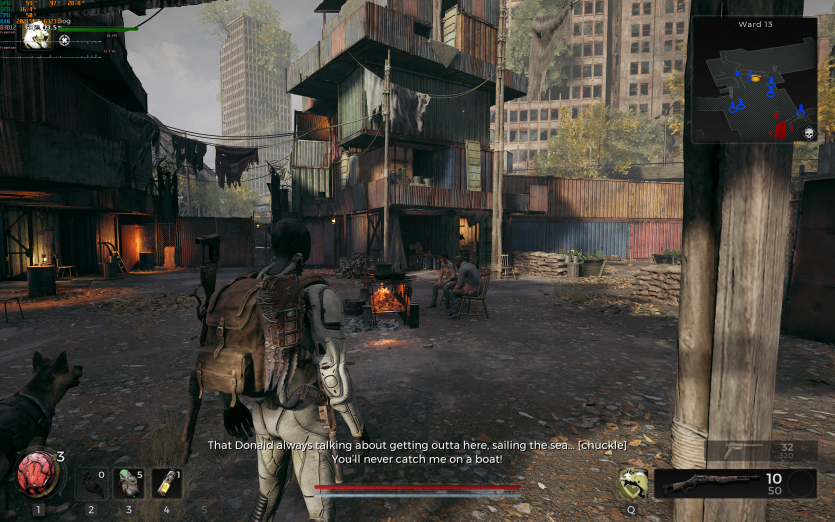
Task: Choose the green gas mask consumable slot
Action: [127, 483]
